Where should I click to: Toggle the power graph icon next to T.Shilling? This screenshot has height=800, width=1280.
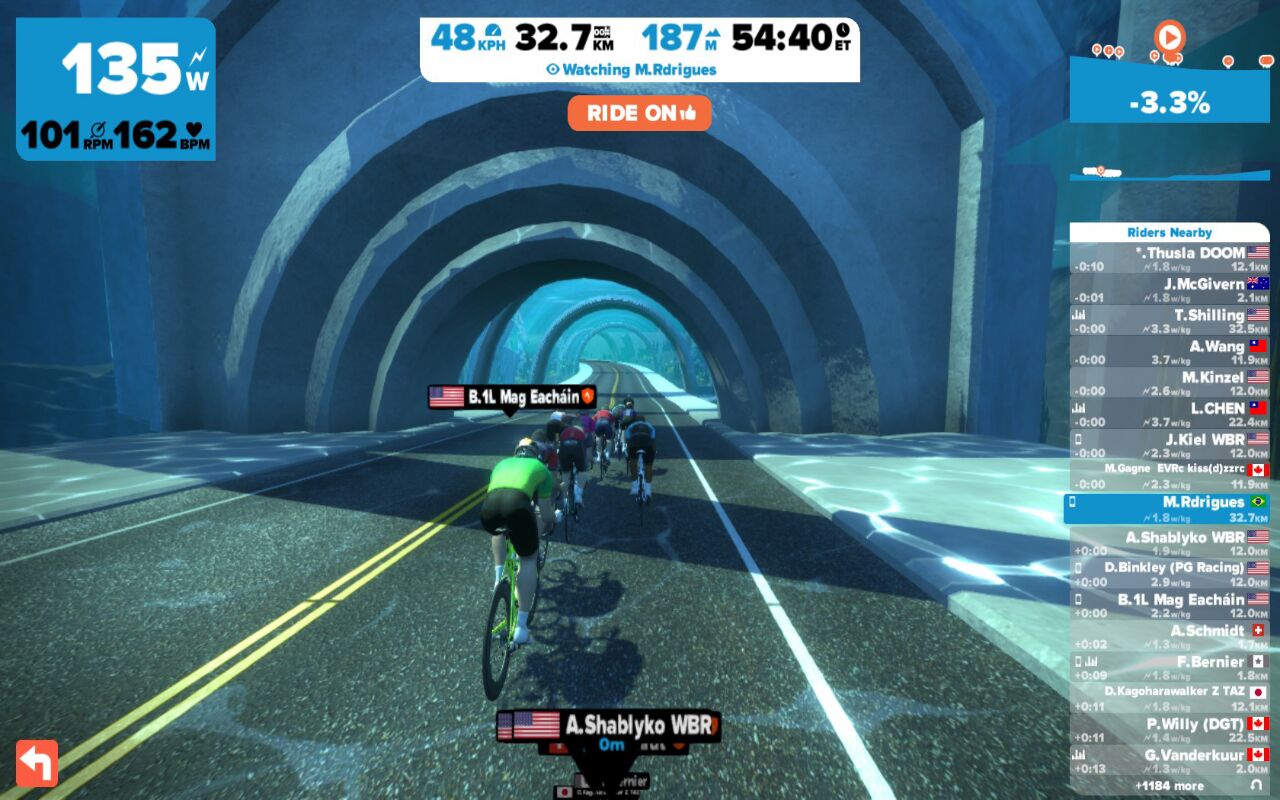click(1080, 312)
